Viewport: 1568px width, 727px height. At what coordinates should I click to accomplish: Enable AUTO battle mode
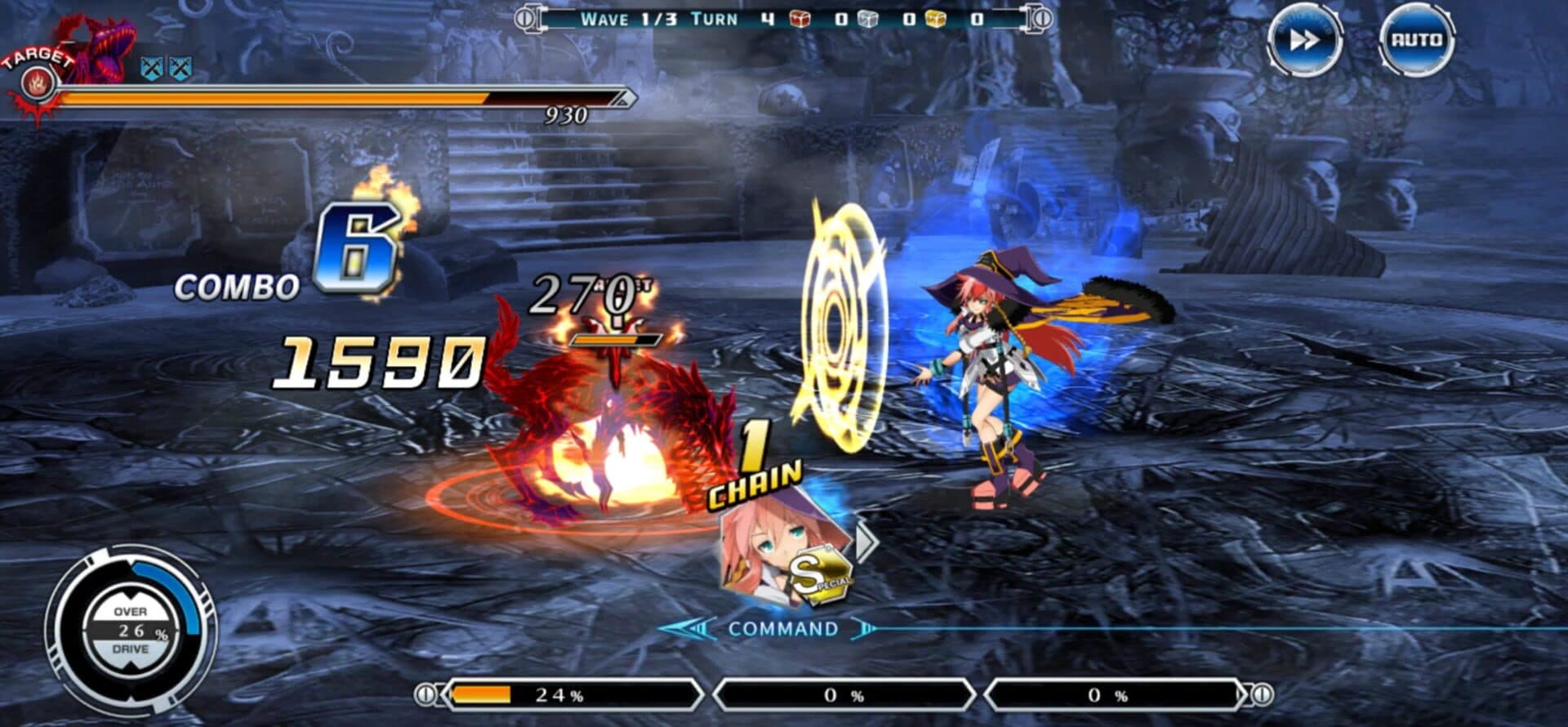1416,40
